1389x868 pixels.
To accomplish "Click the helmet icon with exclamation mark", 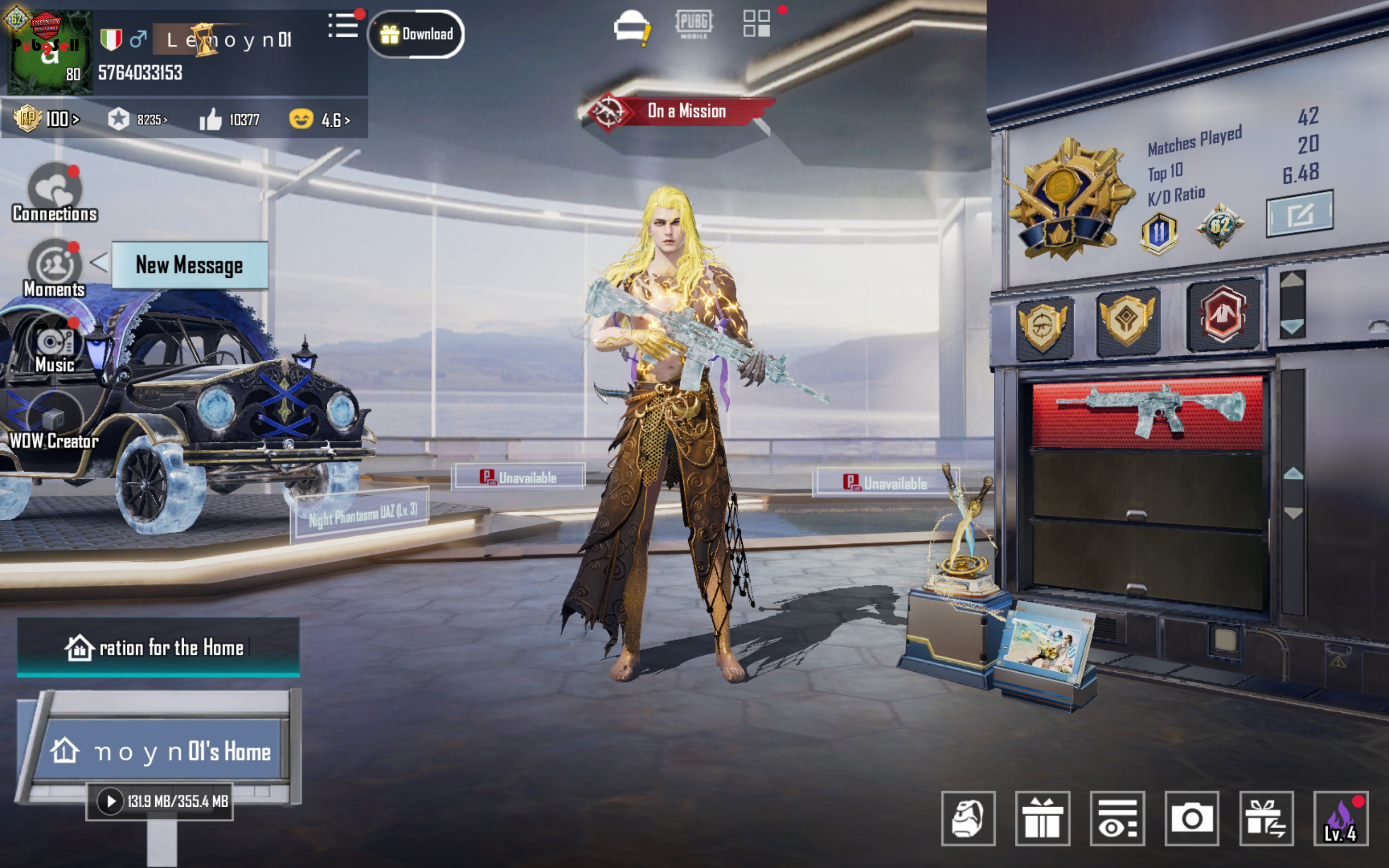I will 631,27.
